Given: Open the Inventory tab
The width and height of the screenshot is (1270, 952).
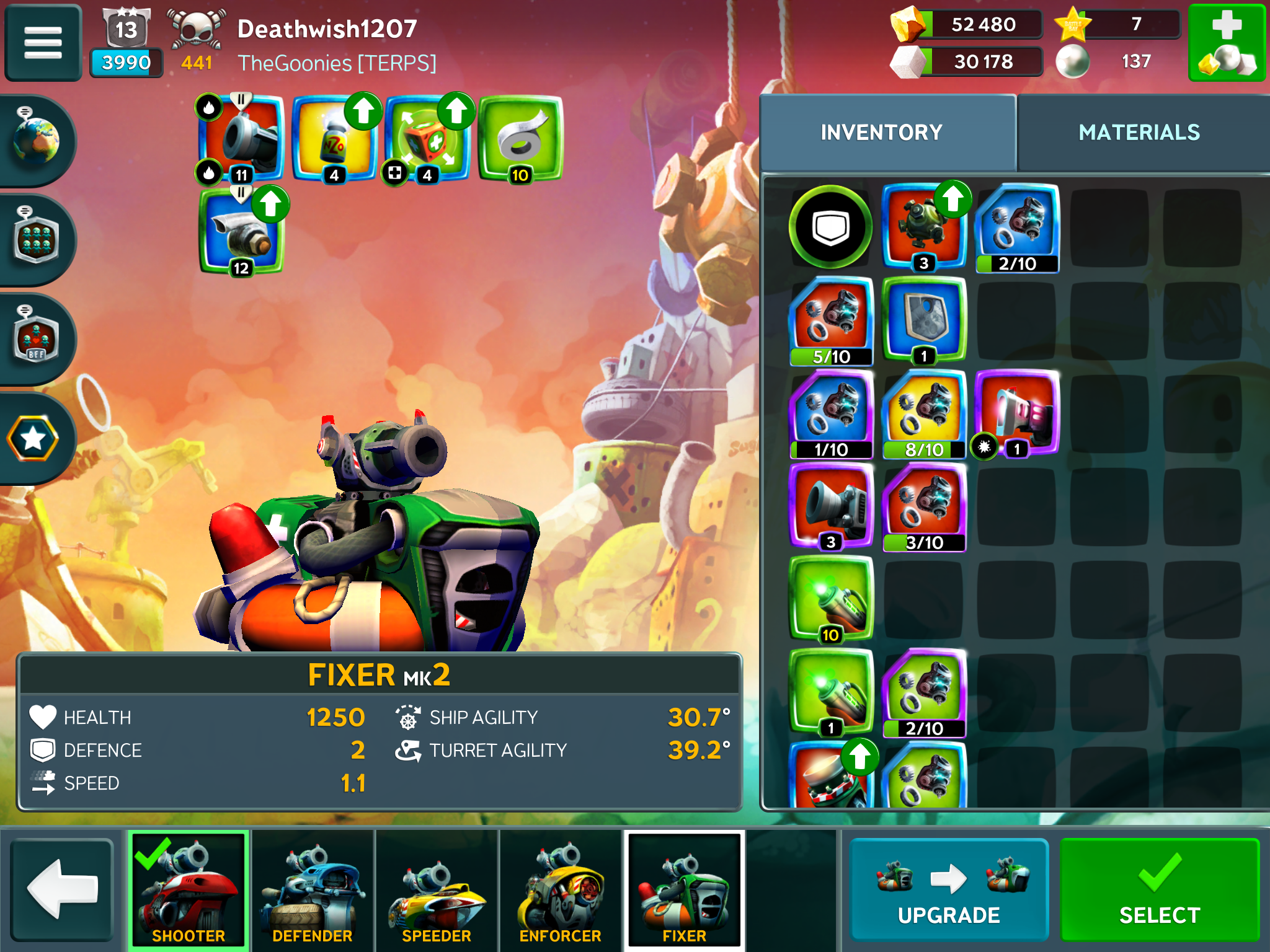Looking at the screenshot, I should tap(881, 133).
